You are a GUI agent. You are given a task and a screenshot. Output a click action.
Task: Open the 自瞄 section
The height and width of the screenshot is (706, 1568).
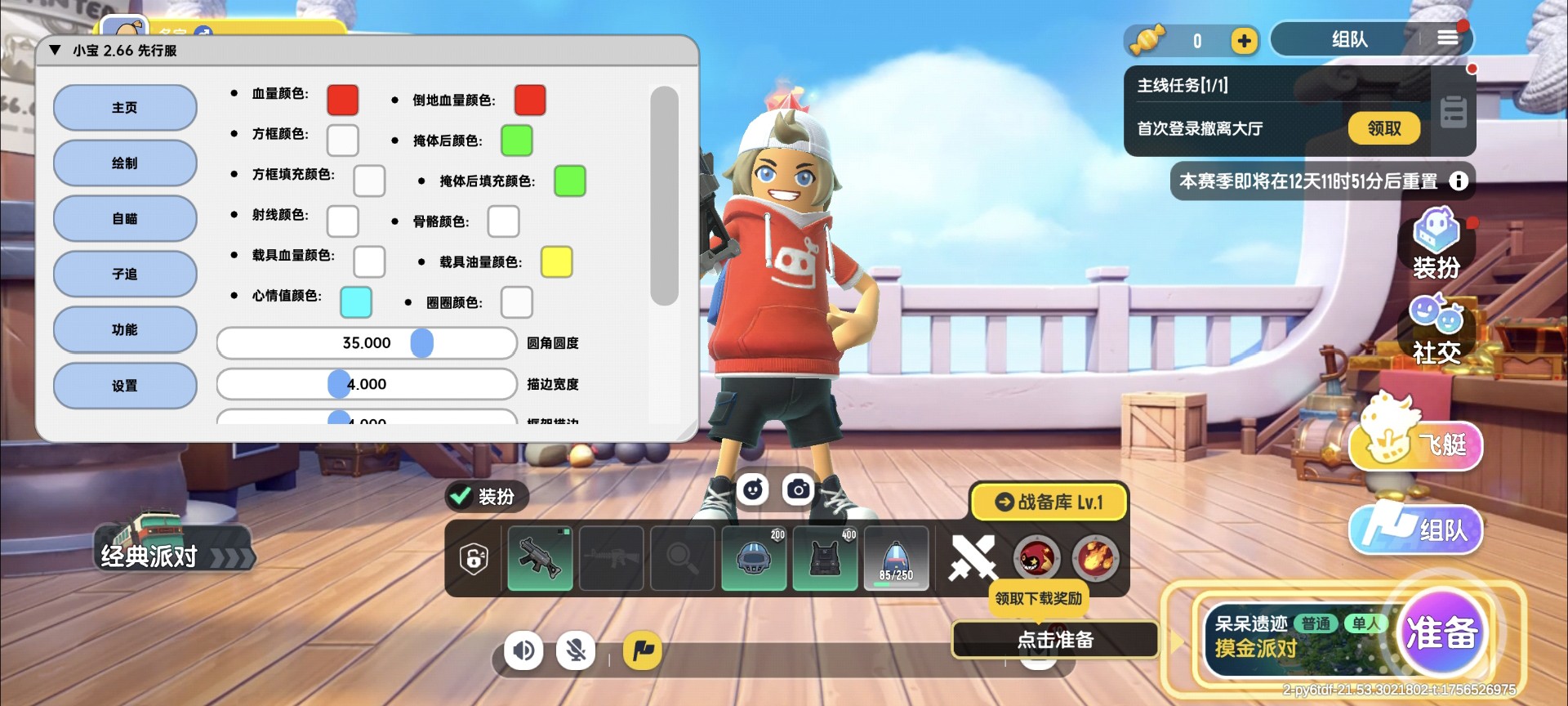[x=125, y=219]
